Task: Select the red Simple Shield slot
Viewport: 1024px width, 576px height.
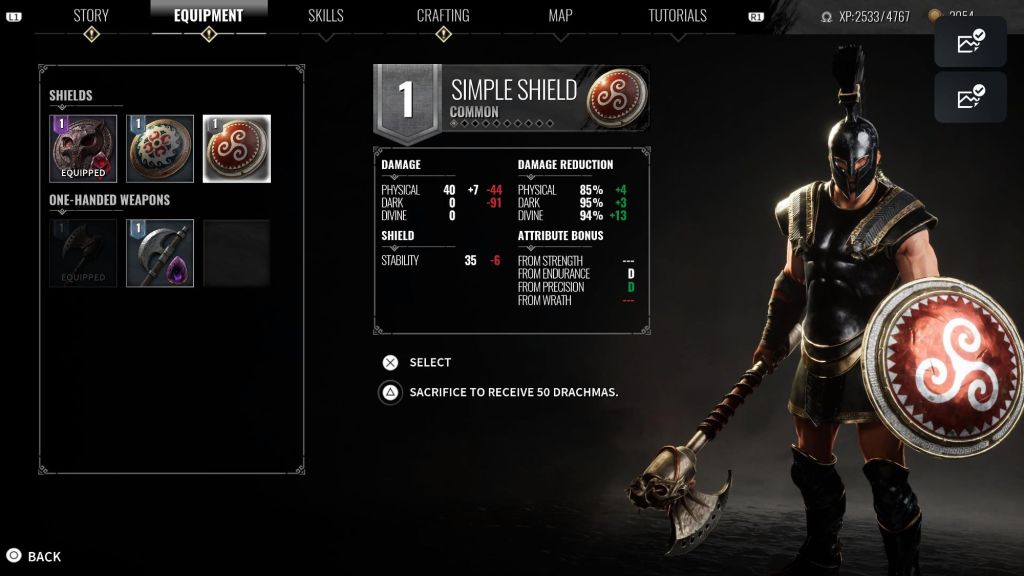Action: coord(237,149)
